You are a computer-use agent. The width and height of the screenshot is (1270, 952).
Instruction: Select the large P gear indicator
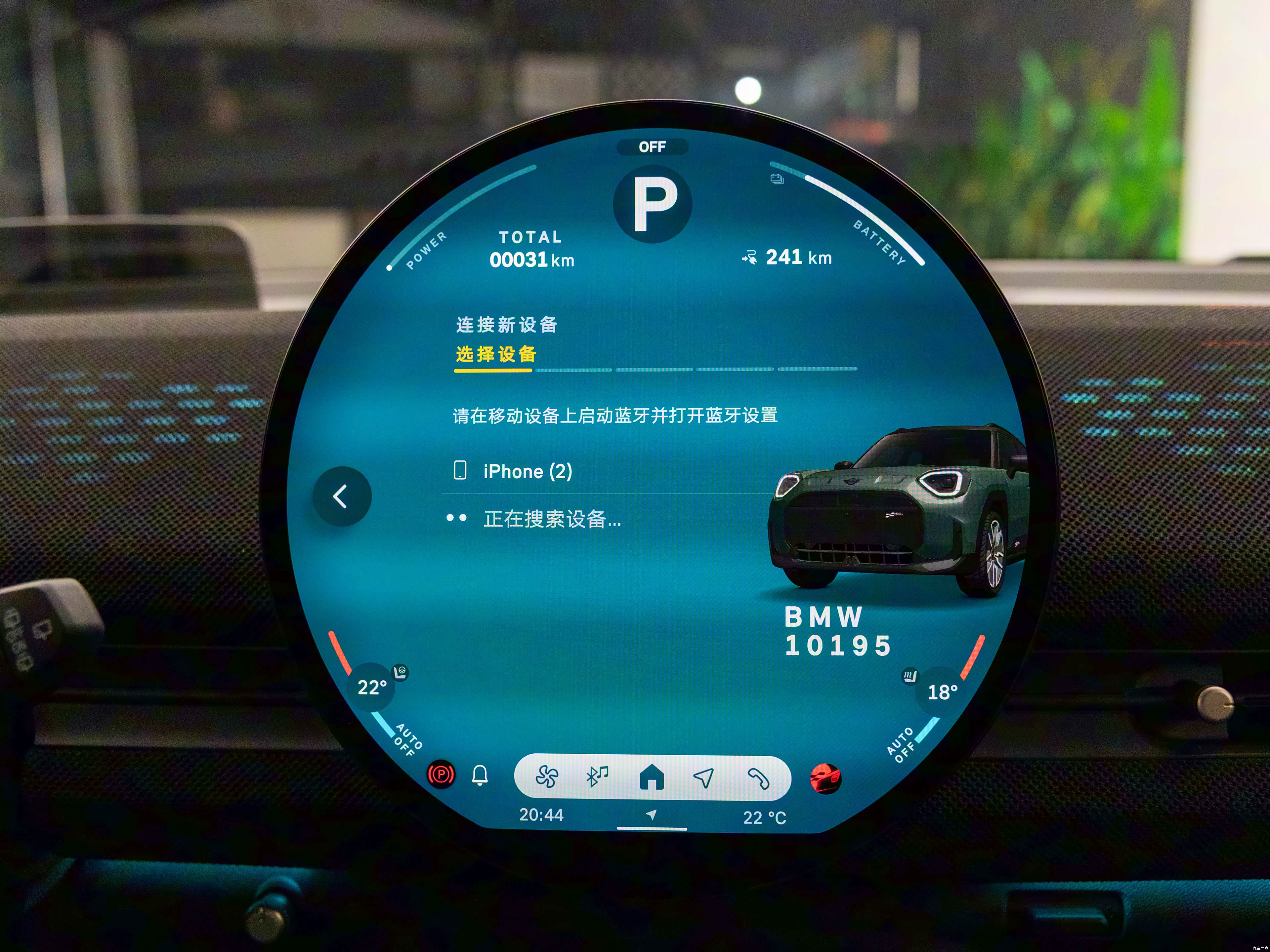coord(653,204)
